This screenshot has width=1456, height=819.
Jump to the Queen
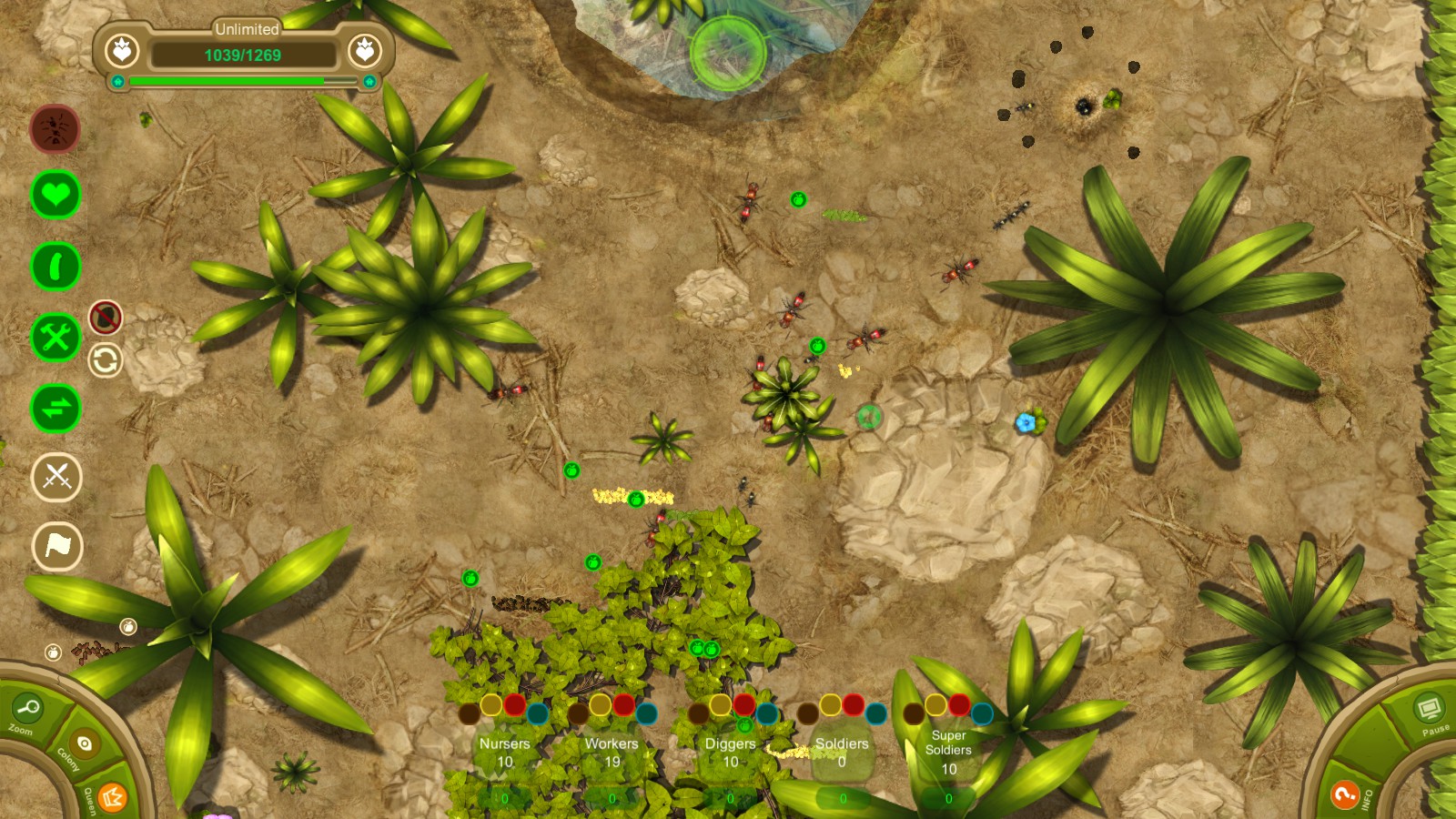[x=112, y=797]
